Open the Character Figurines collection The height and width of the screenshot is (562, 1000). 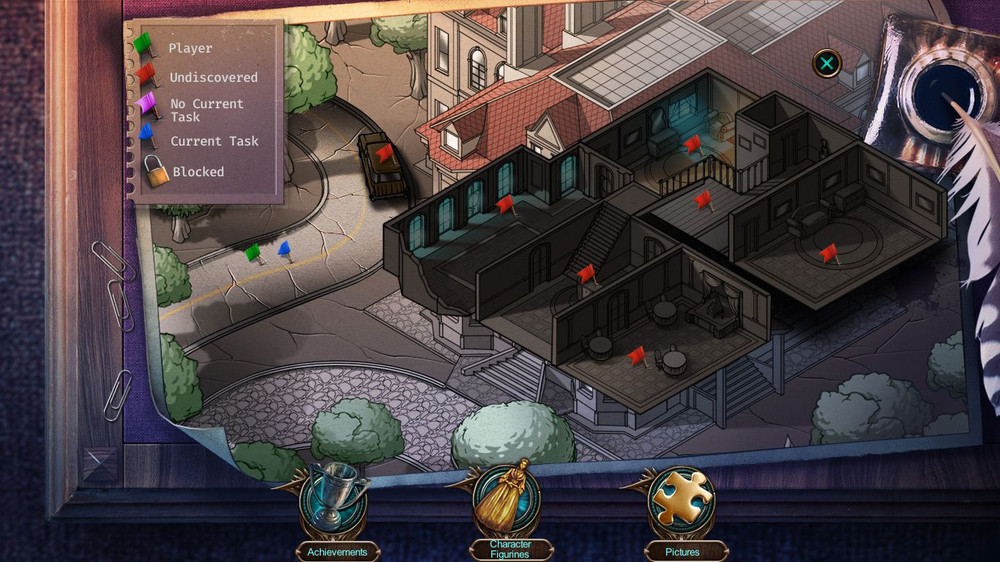click(508, 502)
